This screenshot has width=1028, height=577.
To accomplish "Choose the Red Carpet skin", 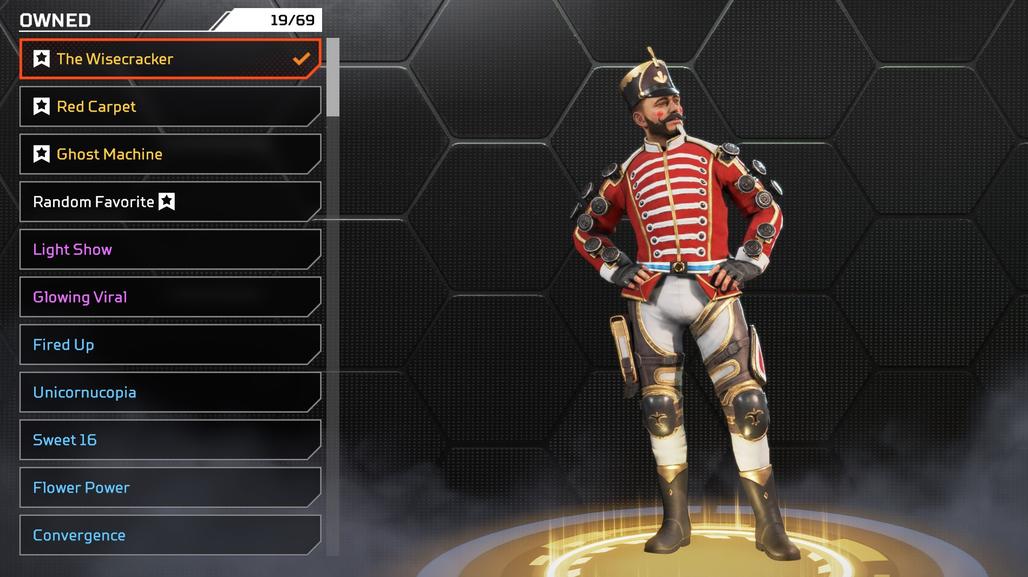I will click(x=170, y=107).
